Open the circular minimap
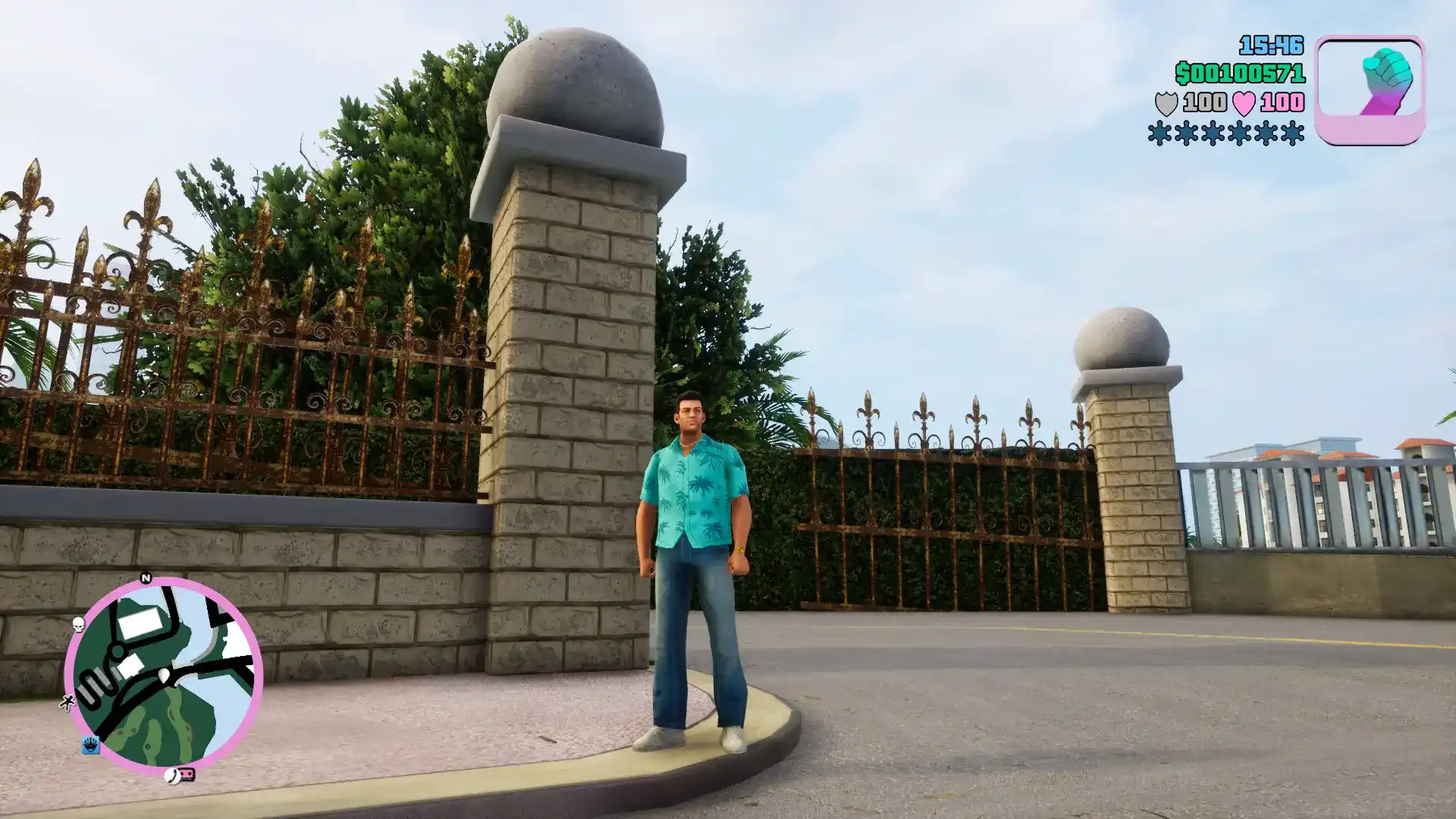This screenshot has height=819, width=1456. click(164, 675)
